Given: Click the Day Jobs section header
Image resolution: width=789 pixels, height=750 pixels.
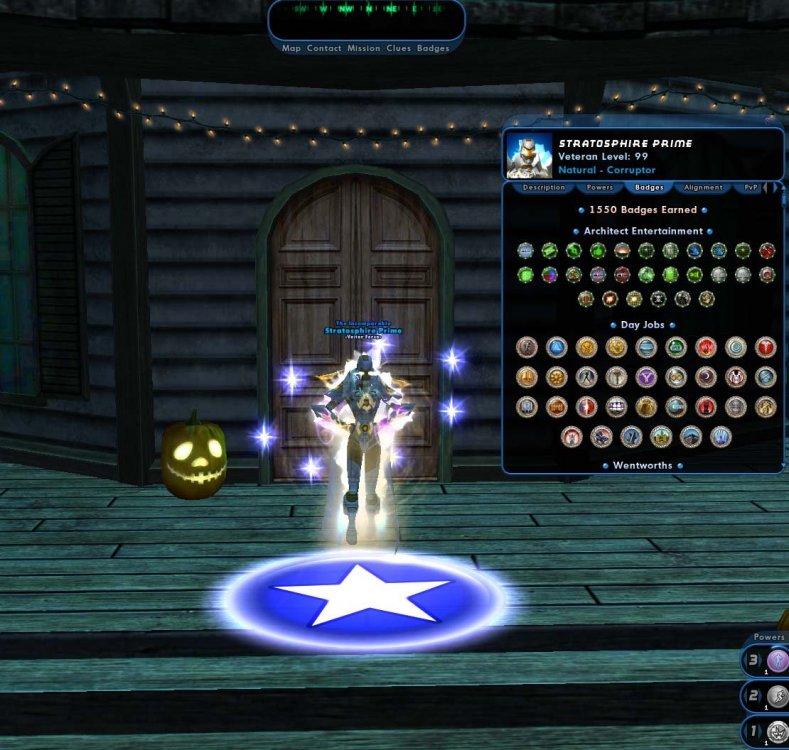Looking at the screenshot, I should click(x=644, y=325).
